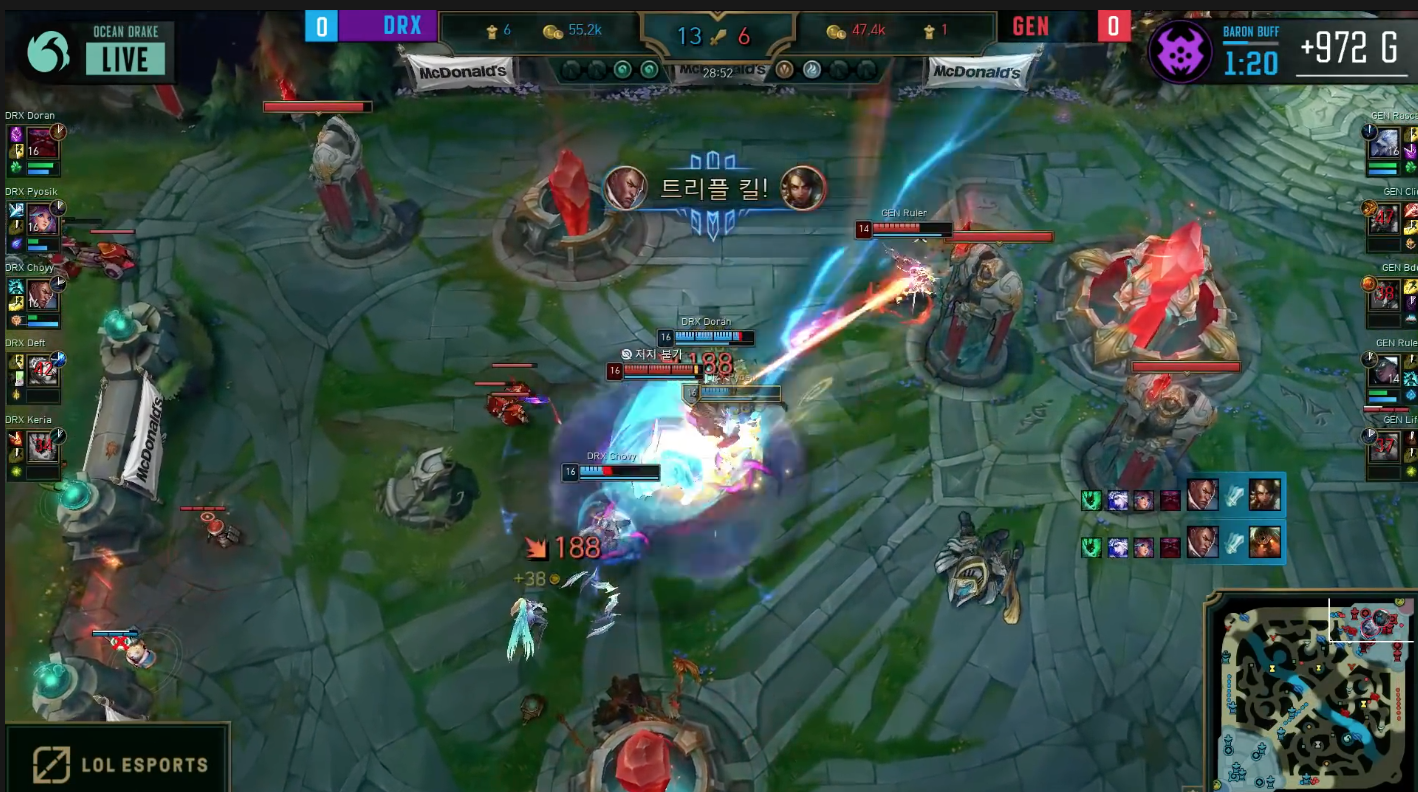Select DRX Keria's champion portrait

(x=43, y=445)
